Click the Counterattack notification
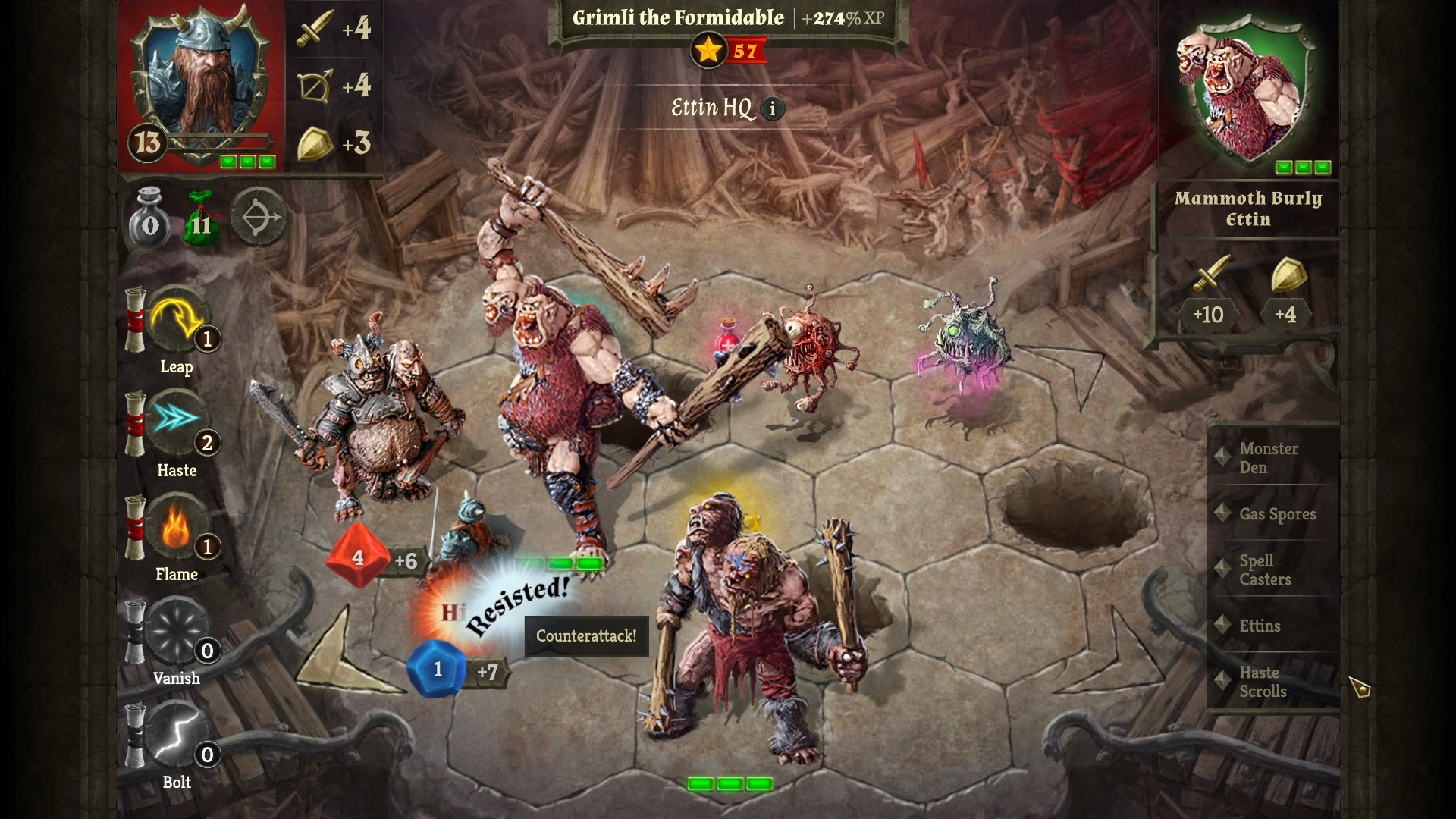The height and width of the screenshot is (819, 1456). (x=585, y=637)
